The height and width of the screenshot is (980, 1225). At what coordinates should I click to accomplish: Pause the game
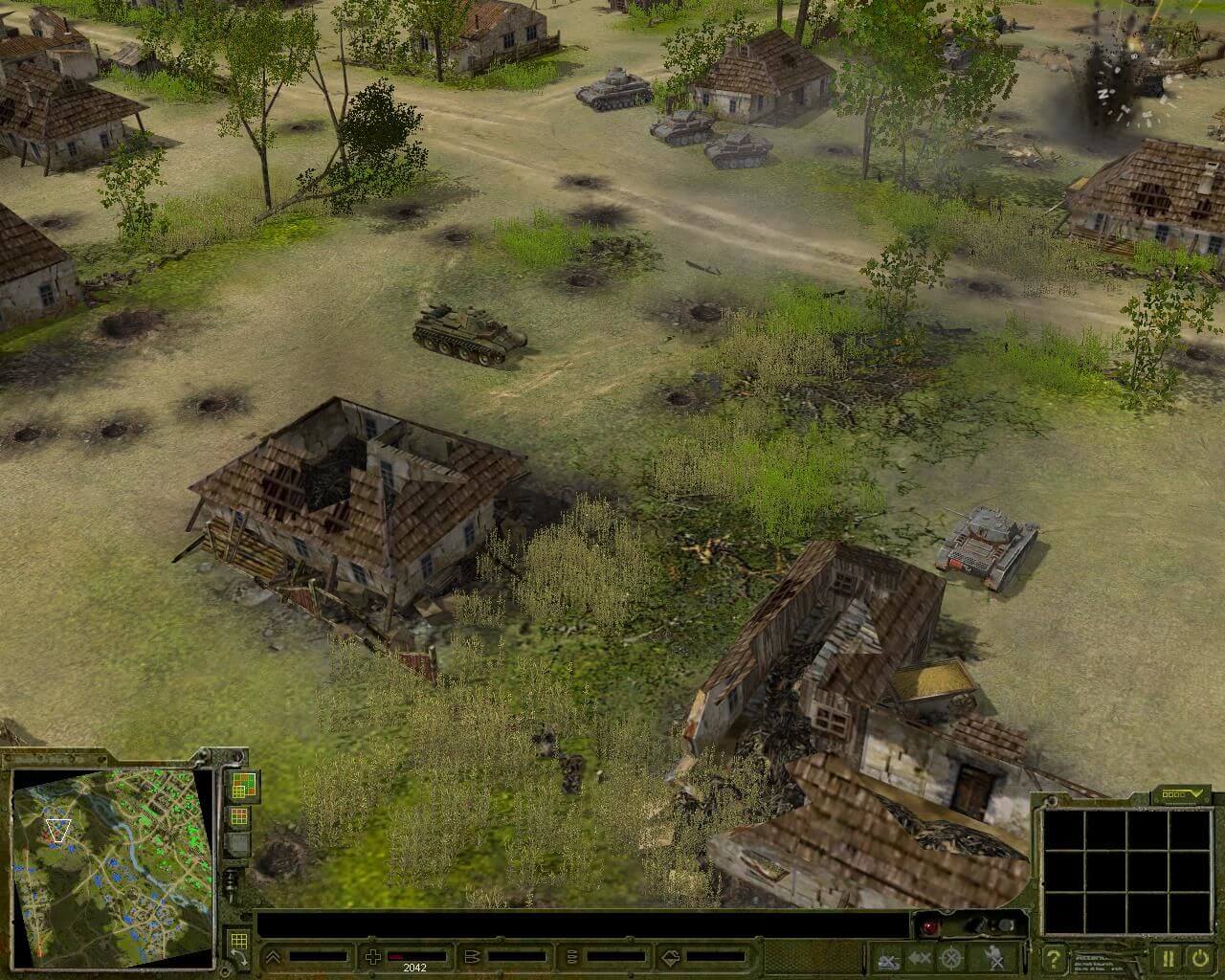click(x=1169, y=957)
